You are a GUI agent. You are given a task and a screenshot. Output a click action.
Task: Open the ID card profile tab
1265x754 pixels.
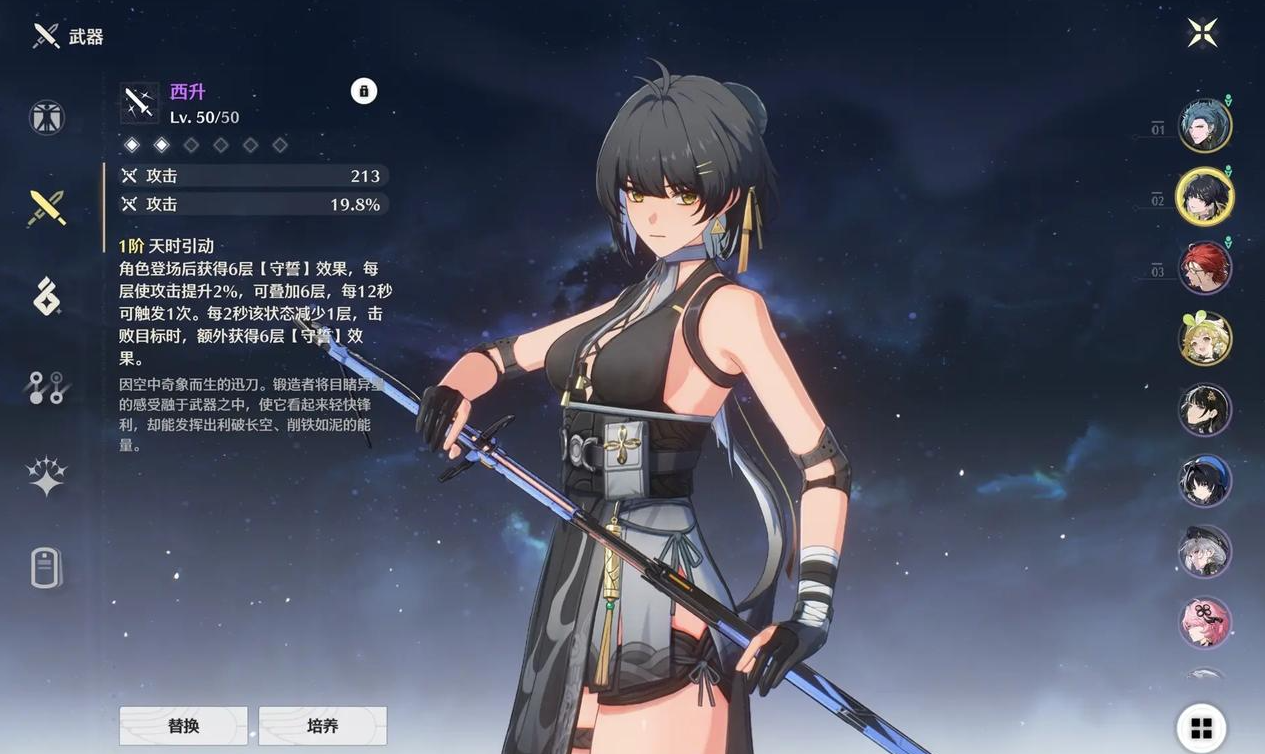pos(47,568)
